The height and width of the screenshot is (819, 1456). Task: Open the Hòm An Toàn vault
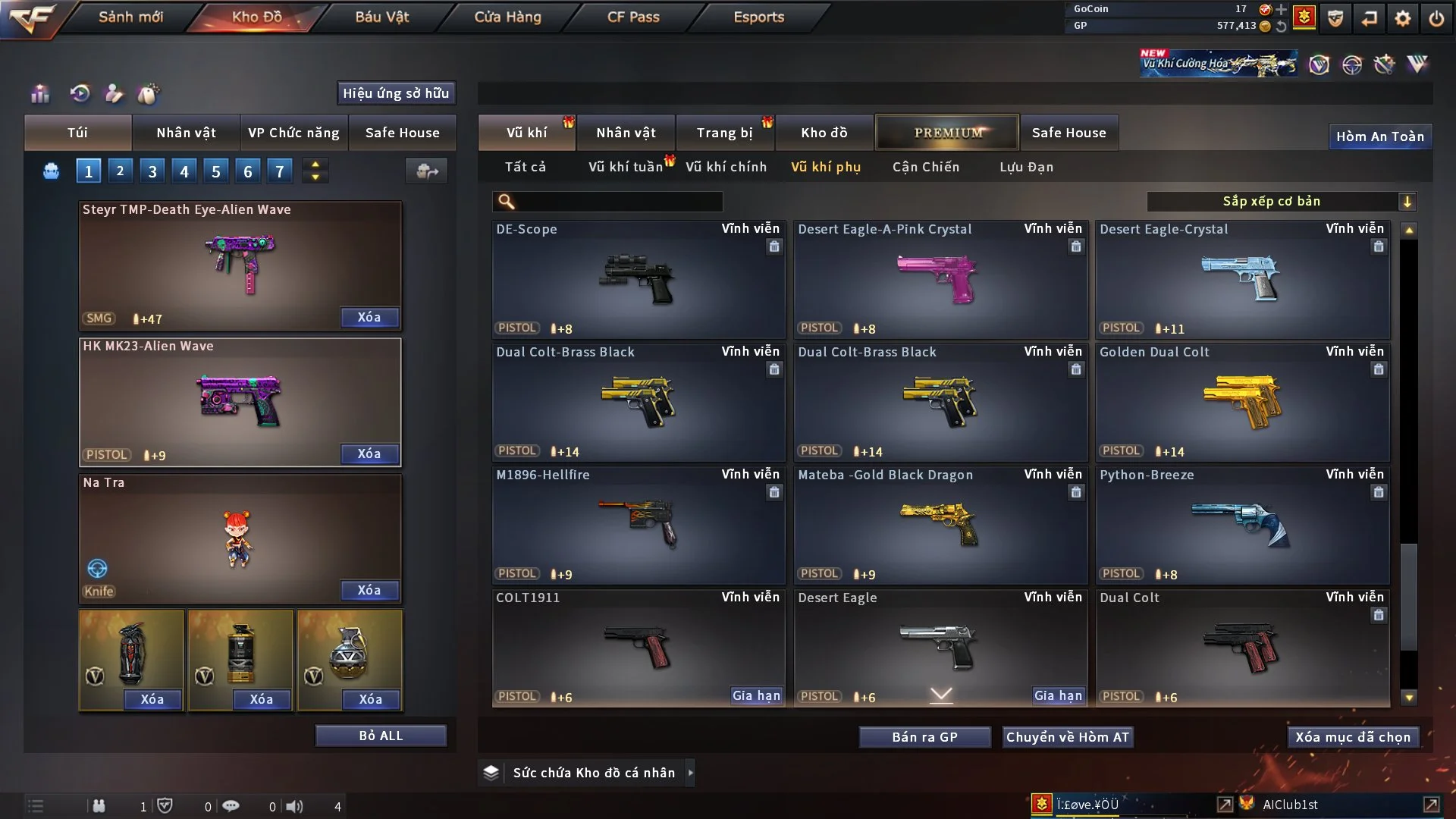[1379, 136]
